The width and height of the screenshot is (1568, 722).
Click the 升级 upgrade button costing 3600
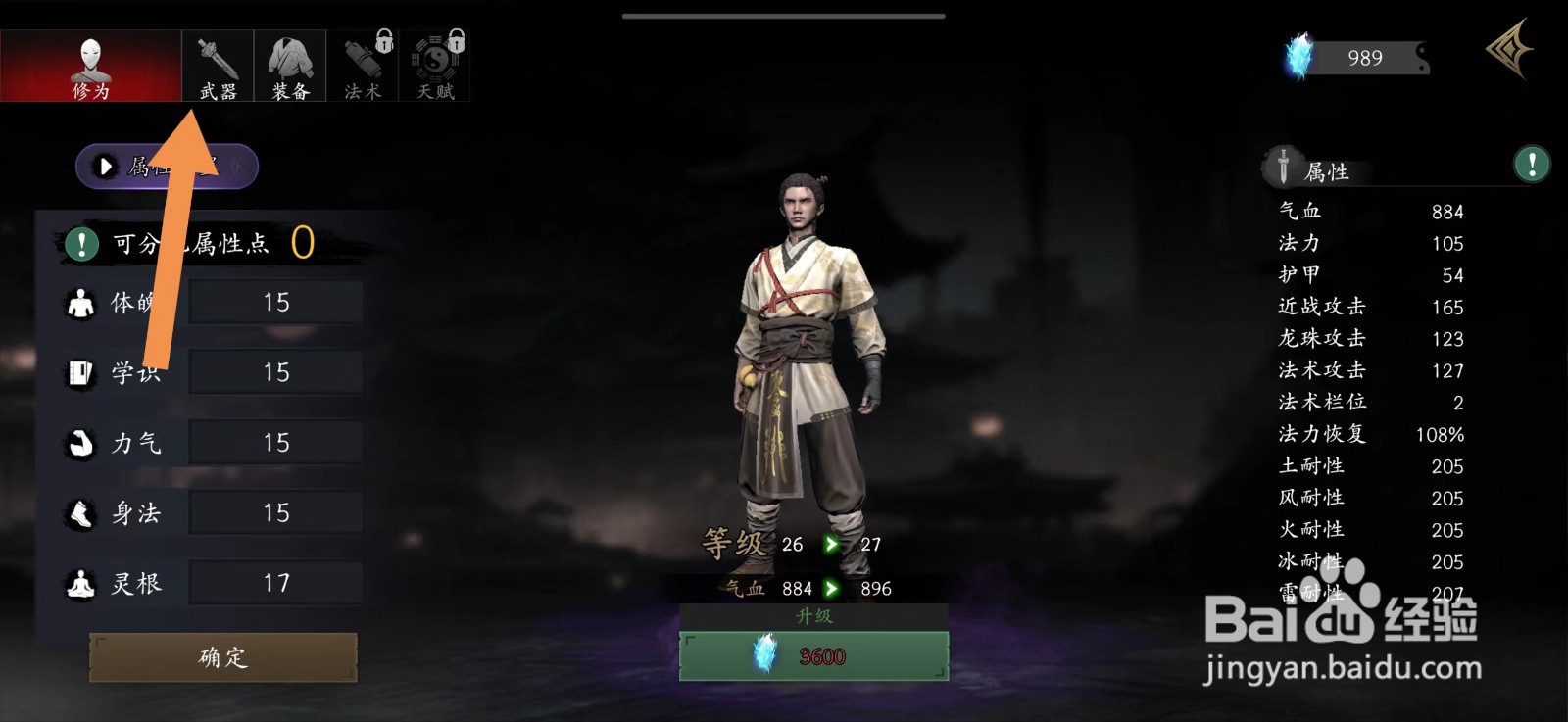pyautogui.click(x=813, y=654)
